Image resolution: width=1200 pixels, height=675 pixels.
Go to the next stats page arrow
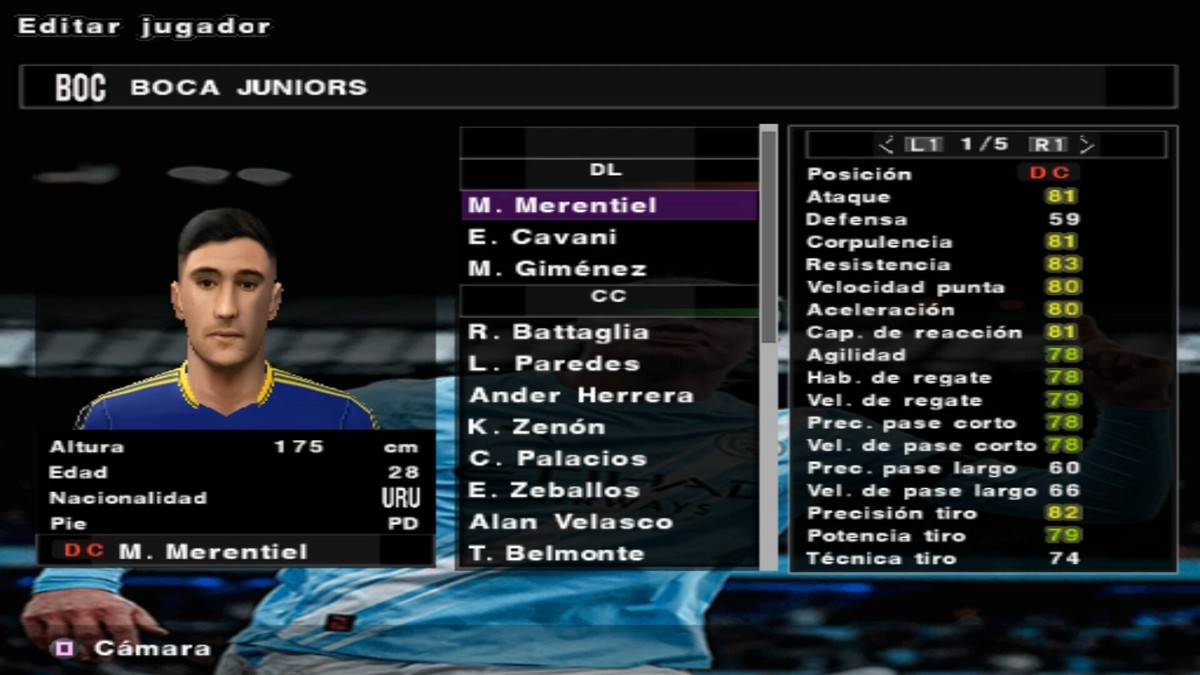pos(1087,145)
